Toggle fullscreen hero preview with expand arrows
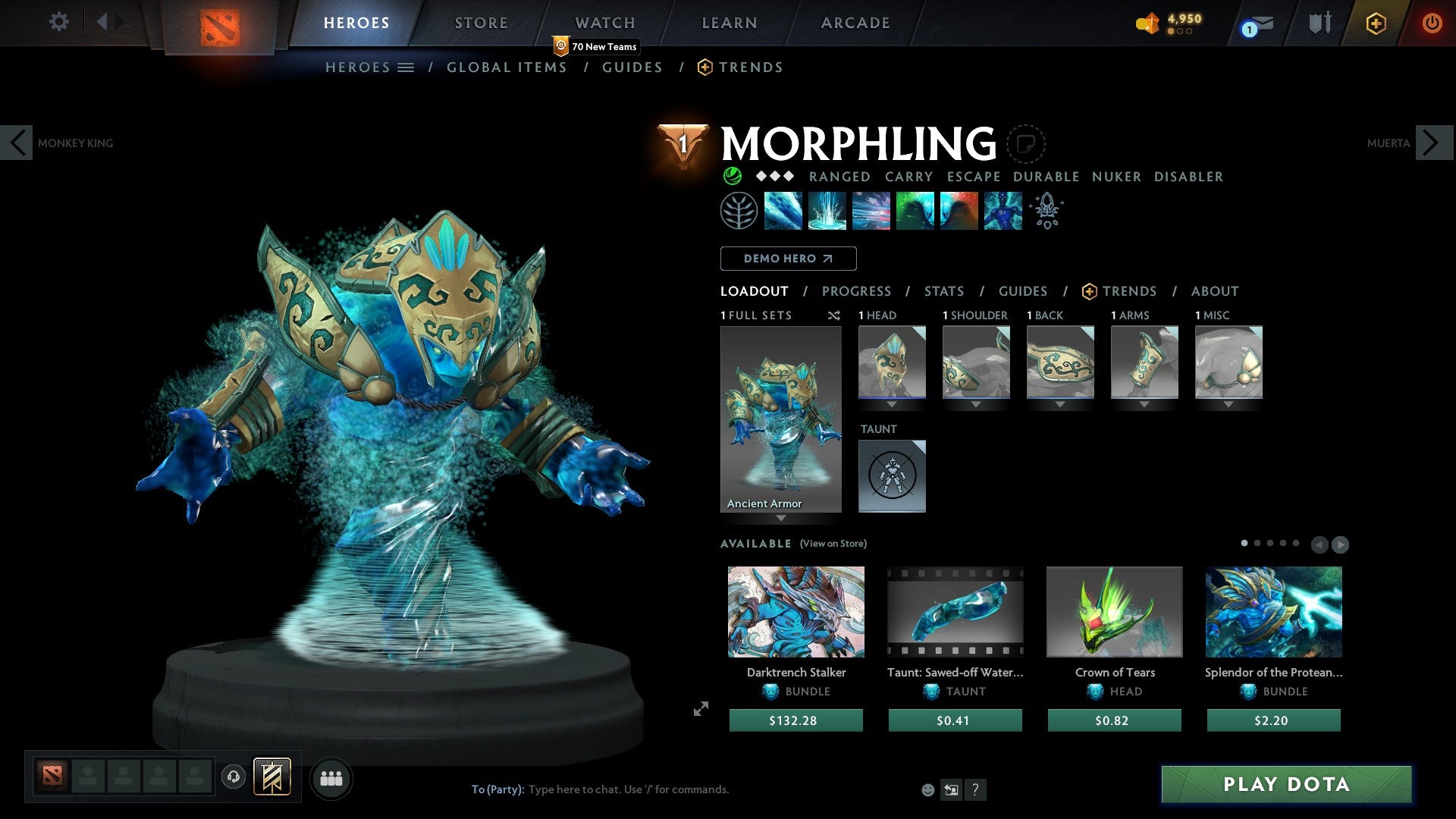The image size is (1456, 819). coord(700,709)
